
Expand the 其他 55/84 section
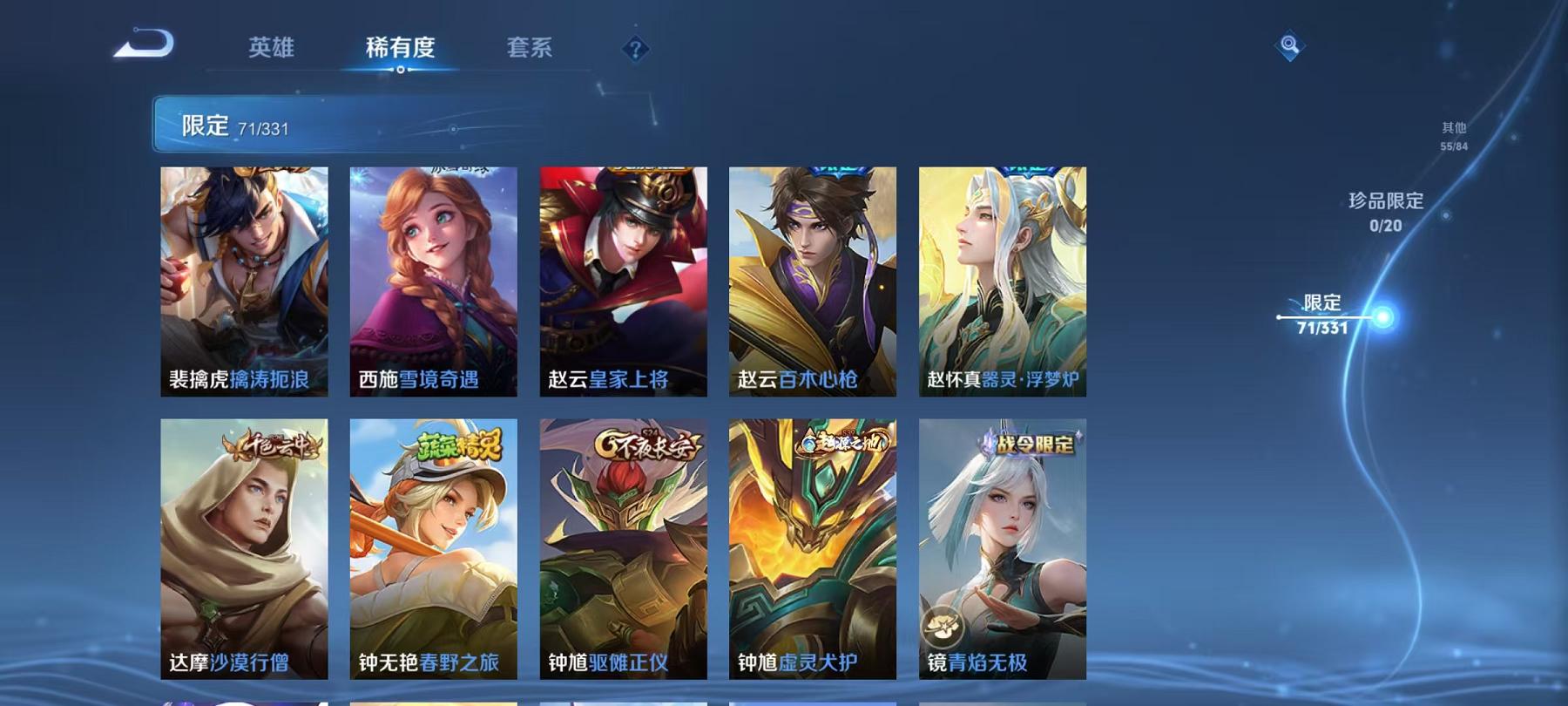coord(1455,135)
